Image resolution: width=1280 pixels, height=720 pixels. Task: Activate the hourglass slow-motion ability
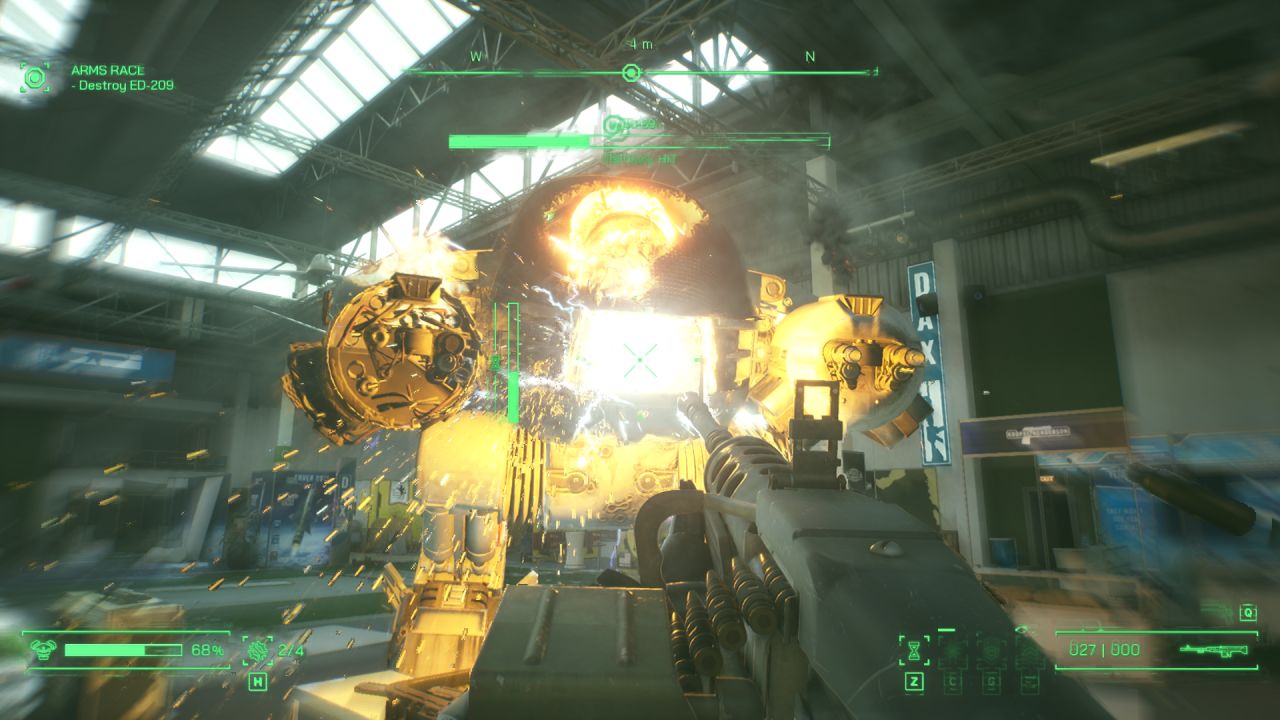[x=914, y=649]
